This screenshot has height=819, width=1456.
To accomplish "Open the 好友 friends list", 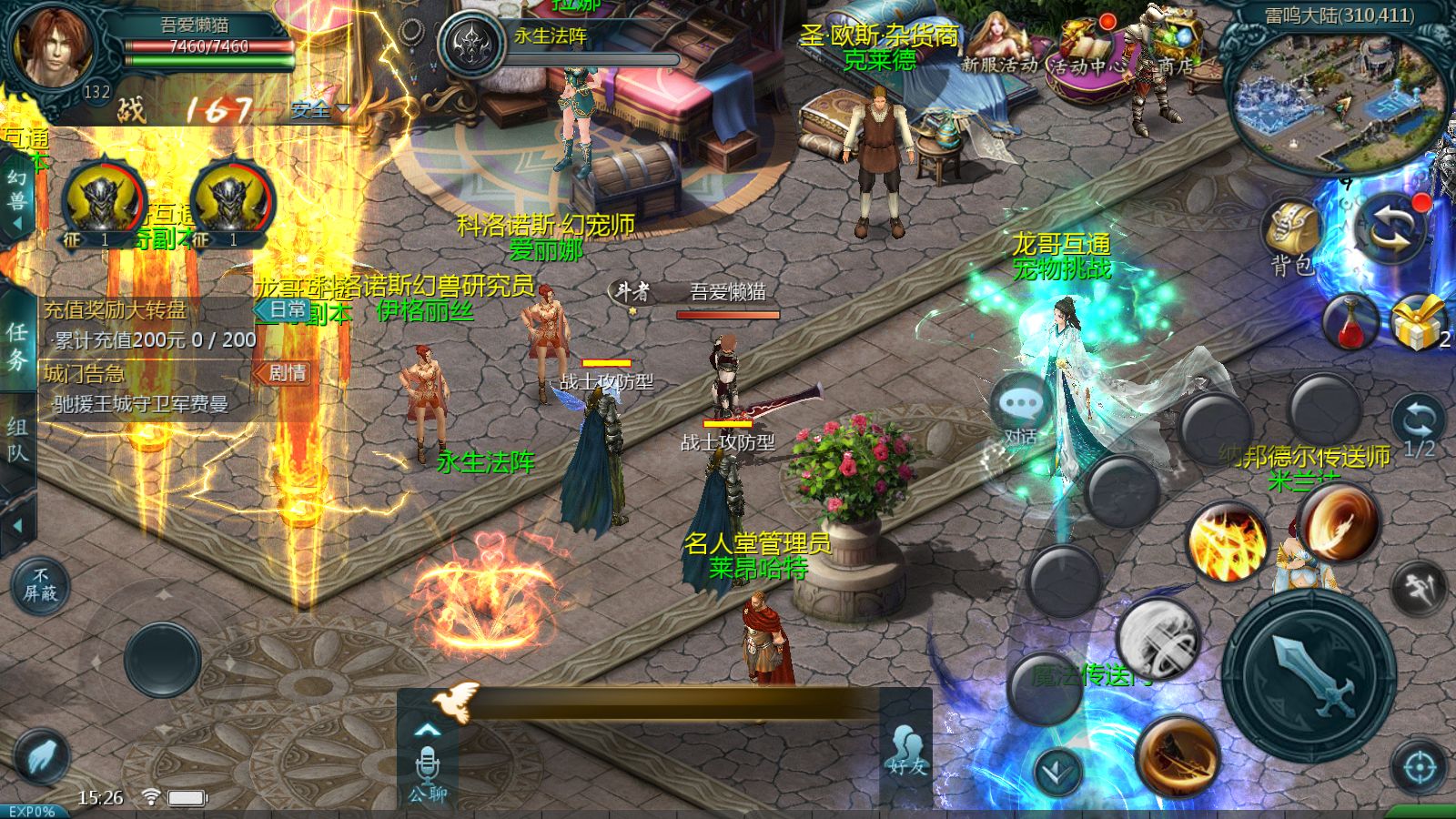I will pos(906,751).
